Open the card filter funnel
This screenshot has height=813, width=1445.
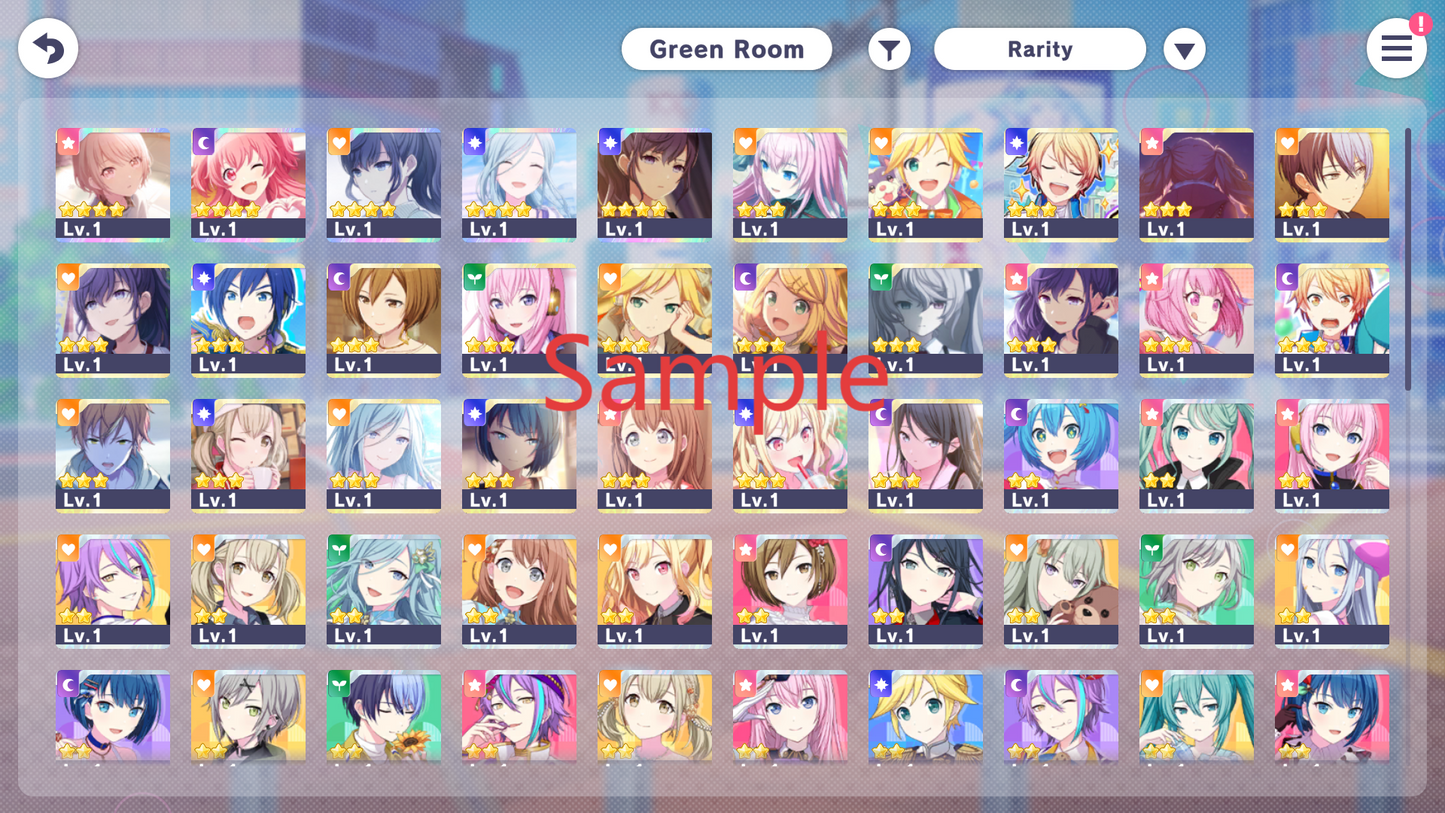coord(889,49)
